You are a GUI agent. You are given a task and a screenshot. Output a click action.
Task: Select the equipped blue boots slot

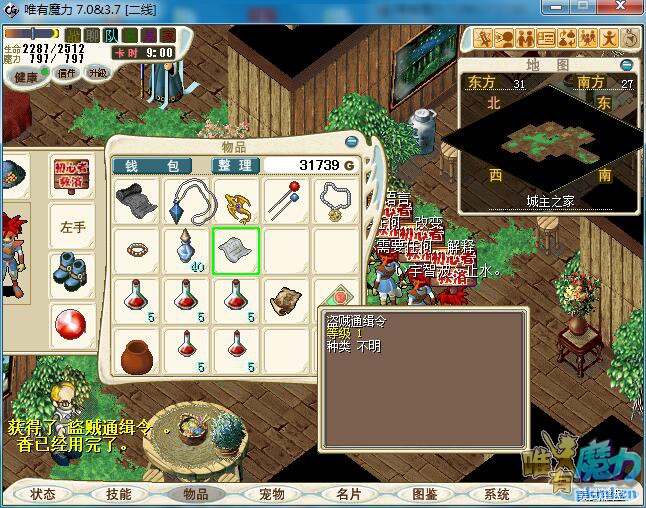click(x=73, y=271)
